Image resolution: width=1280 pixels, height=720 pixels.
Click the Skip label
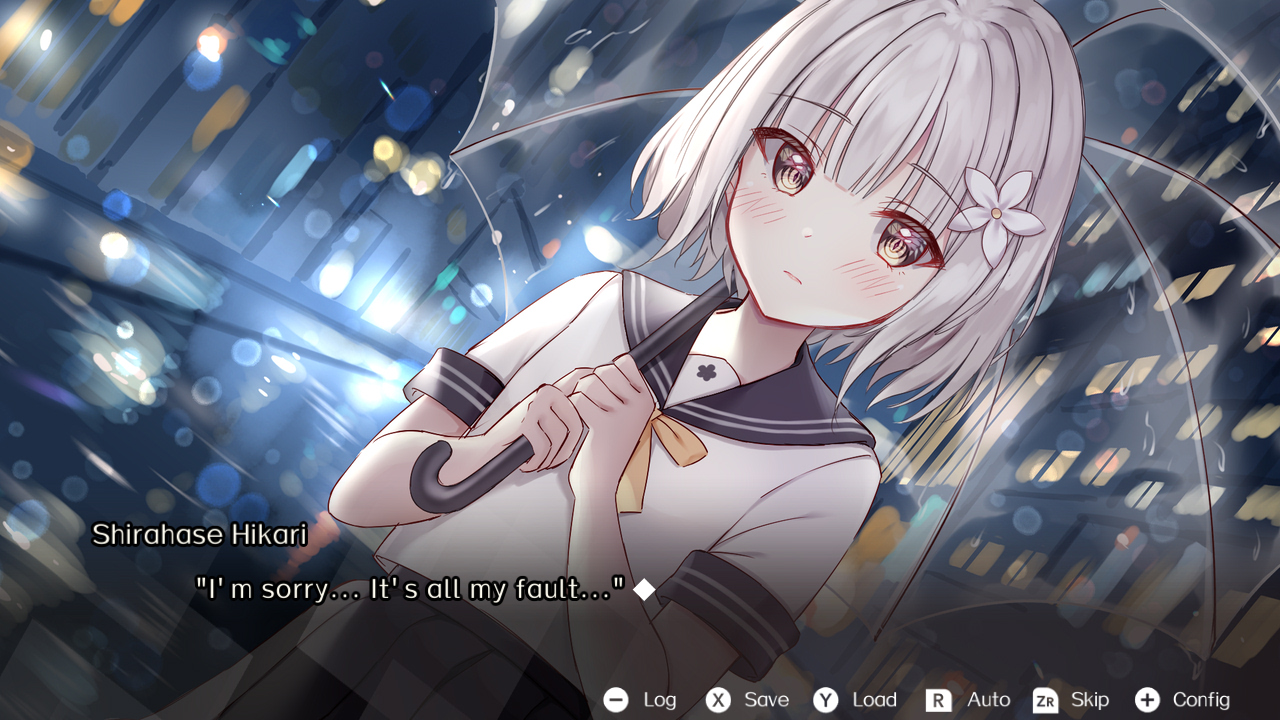click(x=1089, y=700)
